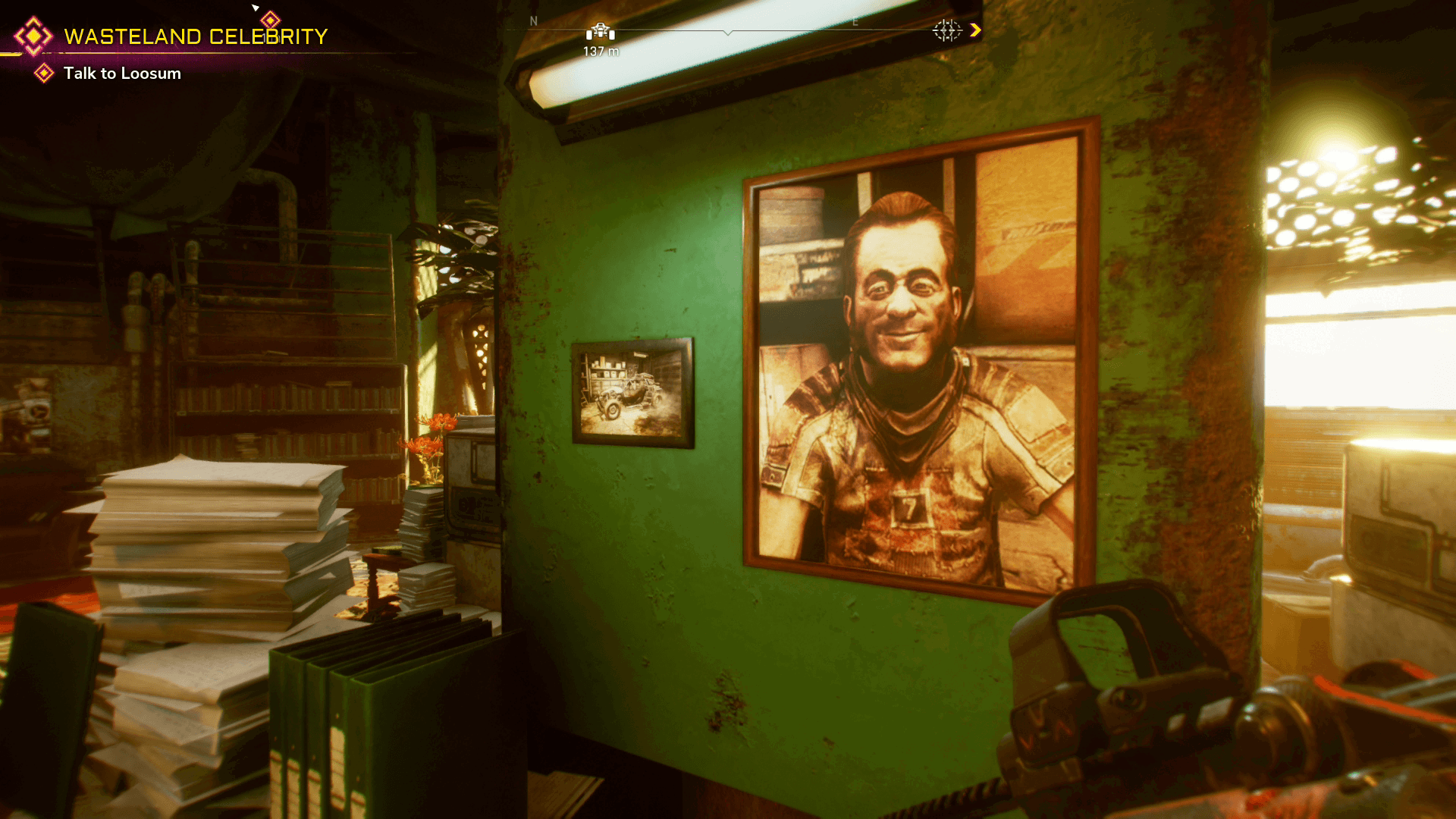Select the Wasteland Celebrity quest title
Viewport: 1456px width, 819px height.
click(196, 36)
